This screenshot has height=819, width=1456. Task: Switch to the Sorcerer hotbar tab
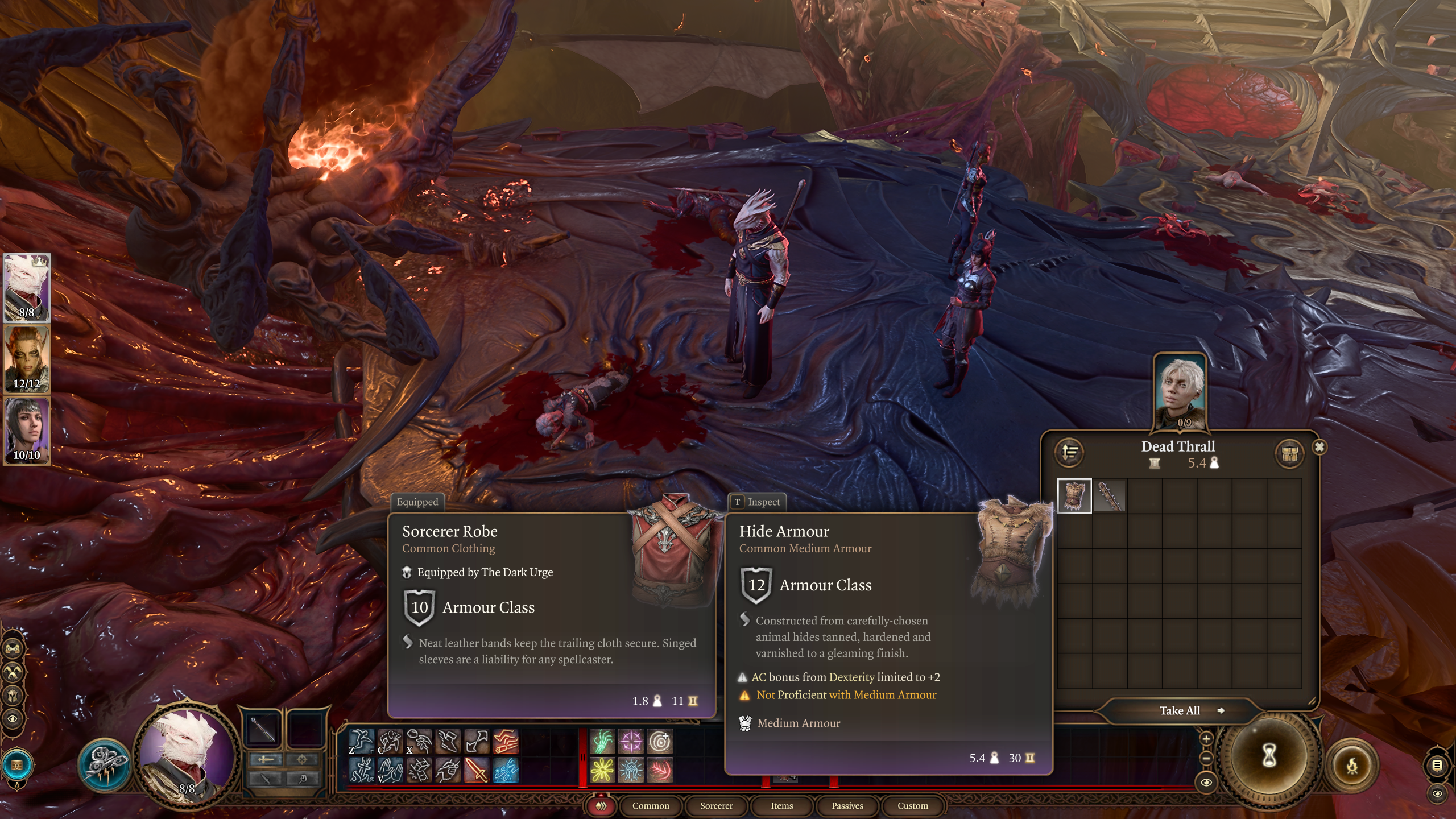[x=716, y=805]
